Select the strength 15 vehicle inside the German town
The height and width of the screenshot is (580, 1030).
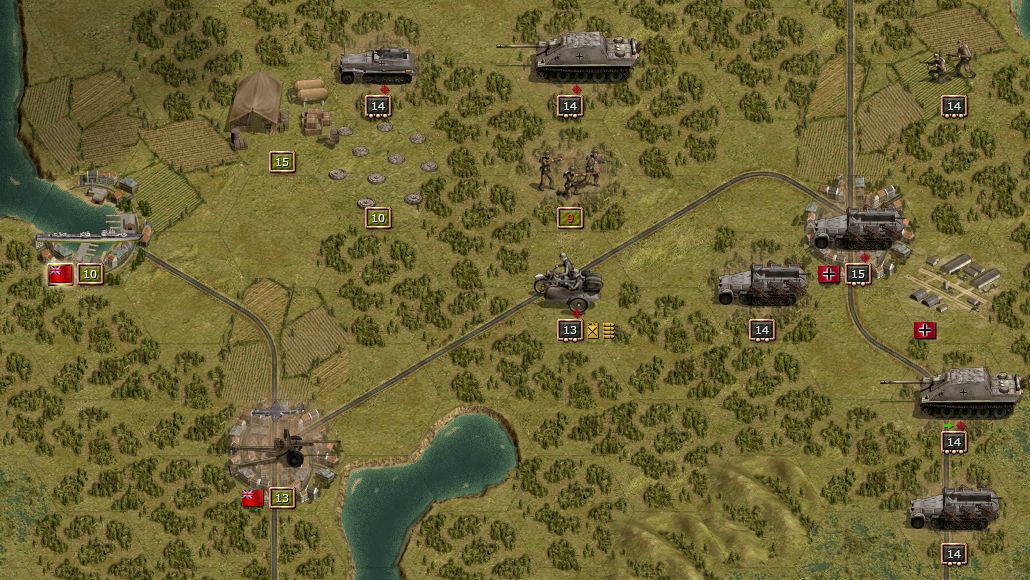[x=858, y=228]
